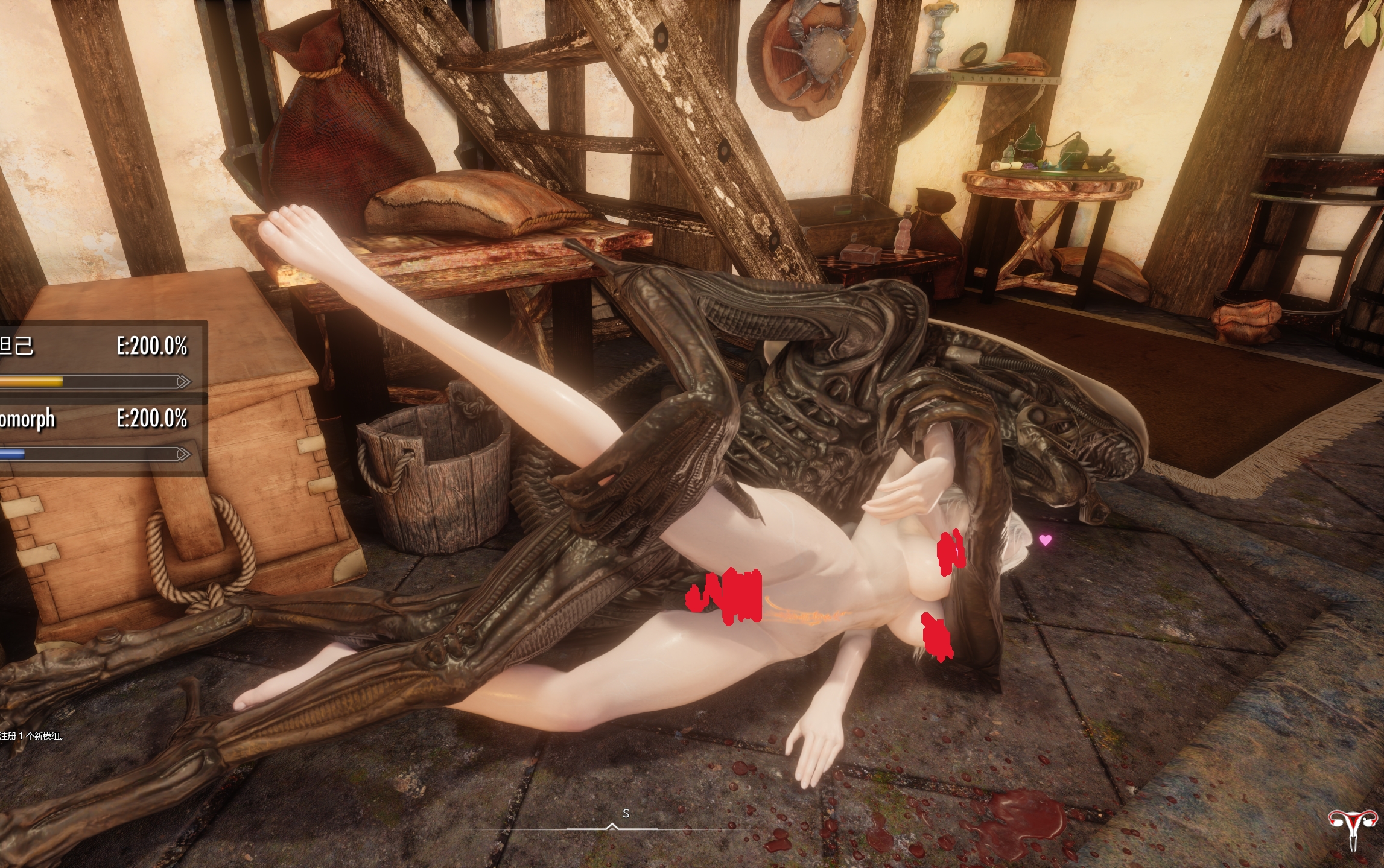The width and height of the screenshot is (1384, 868).
Task: Click the compass bar's S heading marker
Action: click(x=626, y=814)
